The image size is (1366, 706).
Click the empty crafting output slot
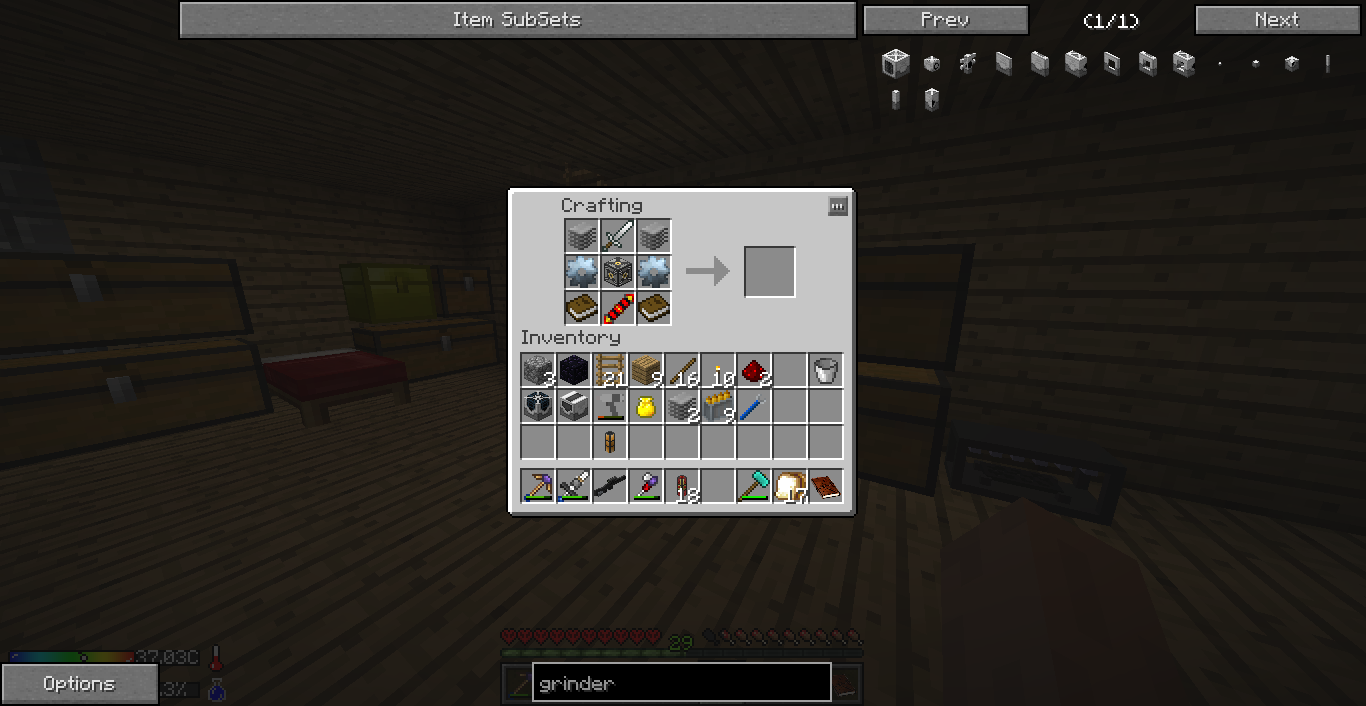tap(769, 272)
